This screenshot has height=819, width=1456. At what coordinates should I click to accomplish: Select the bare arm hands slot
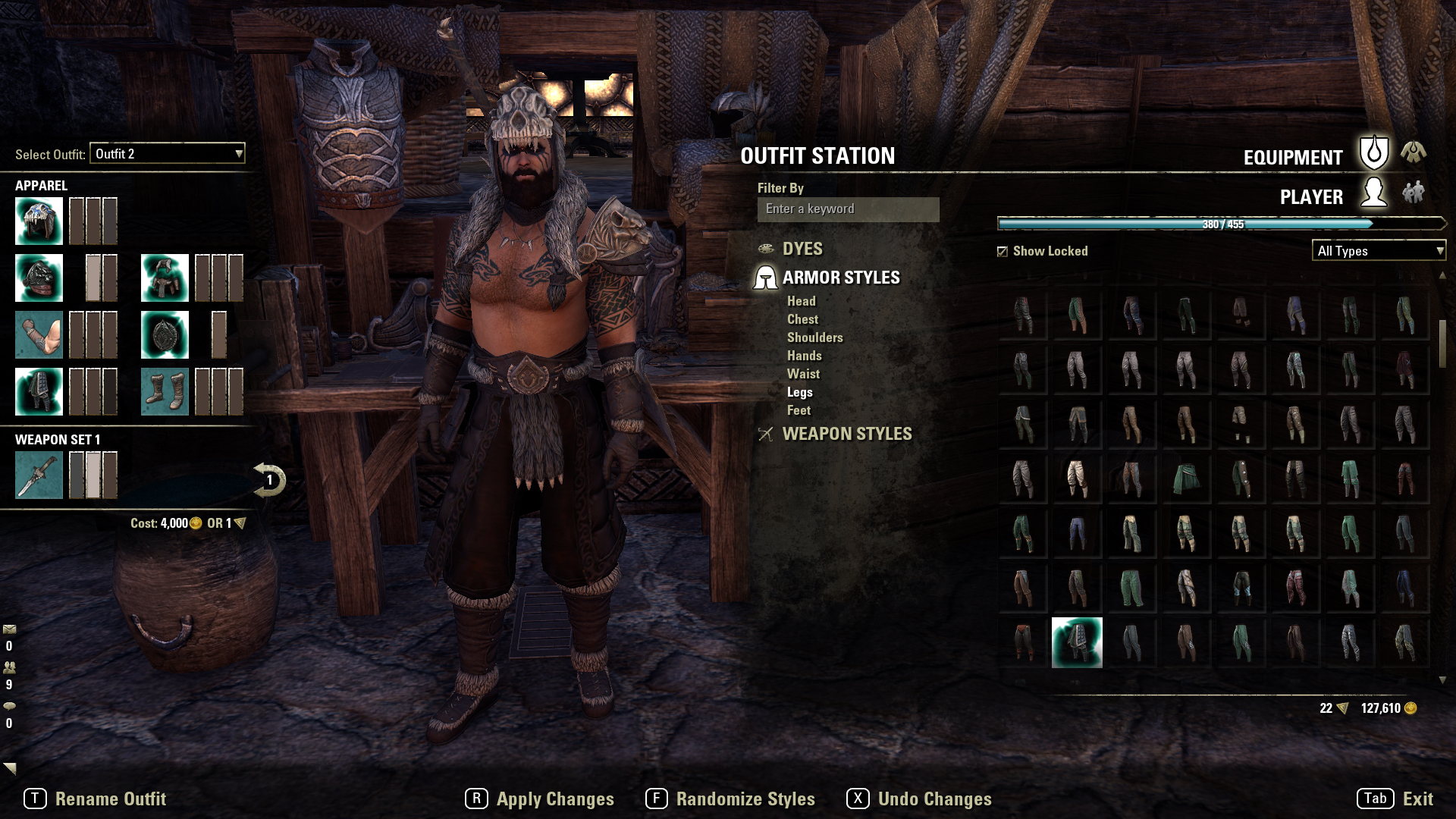pos(39,334)
